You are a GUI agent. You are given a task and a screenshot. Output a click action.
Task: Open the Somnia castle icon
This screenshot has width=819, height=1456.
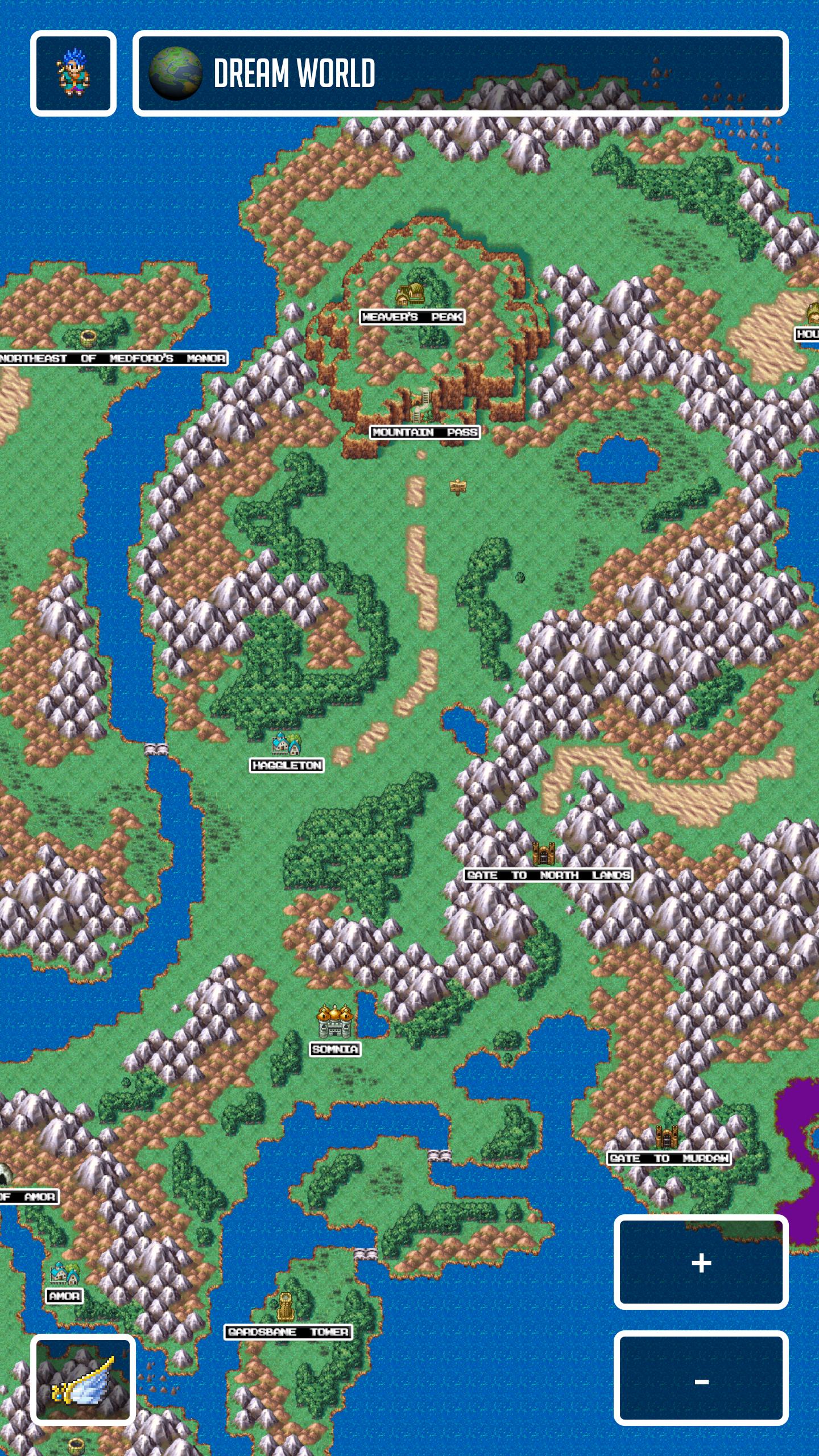click(x=334, y=1020)
